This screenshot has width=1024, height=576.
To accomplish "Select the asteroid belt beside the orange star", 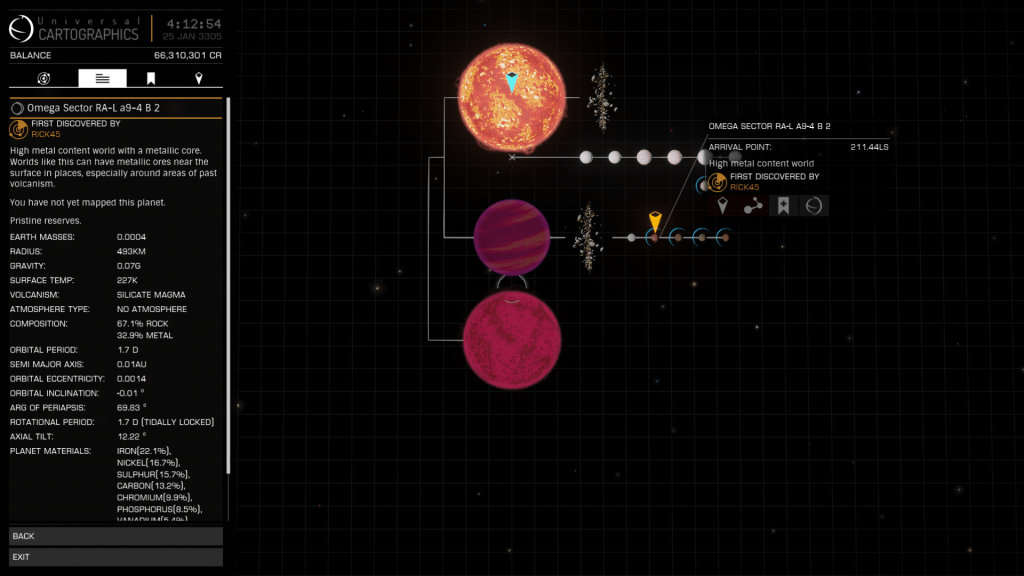I will tap(601, 98).
